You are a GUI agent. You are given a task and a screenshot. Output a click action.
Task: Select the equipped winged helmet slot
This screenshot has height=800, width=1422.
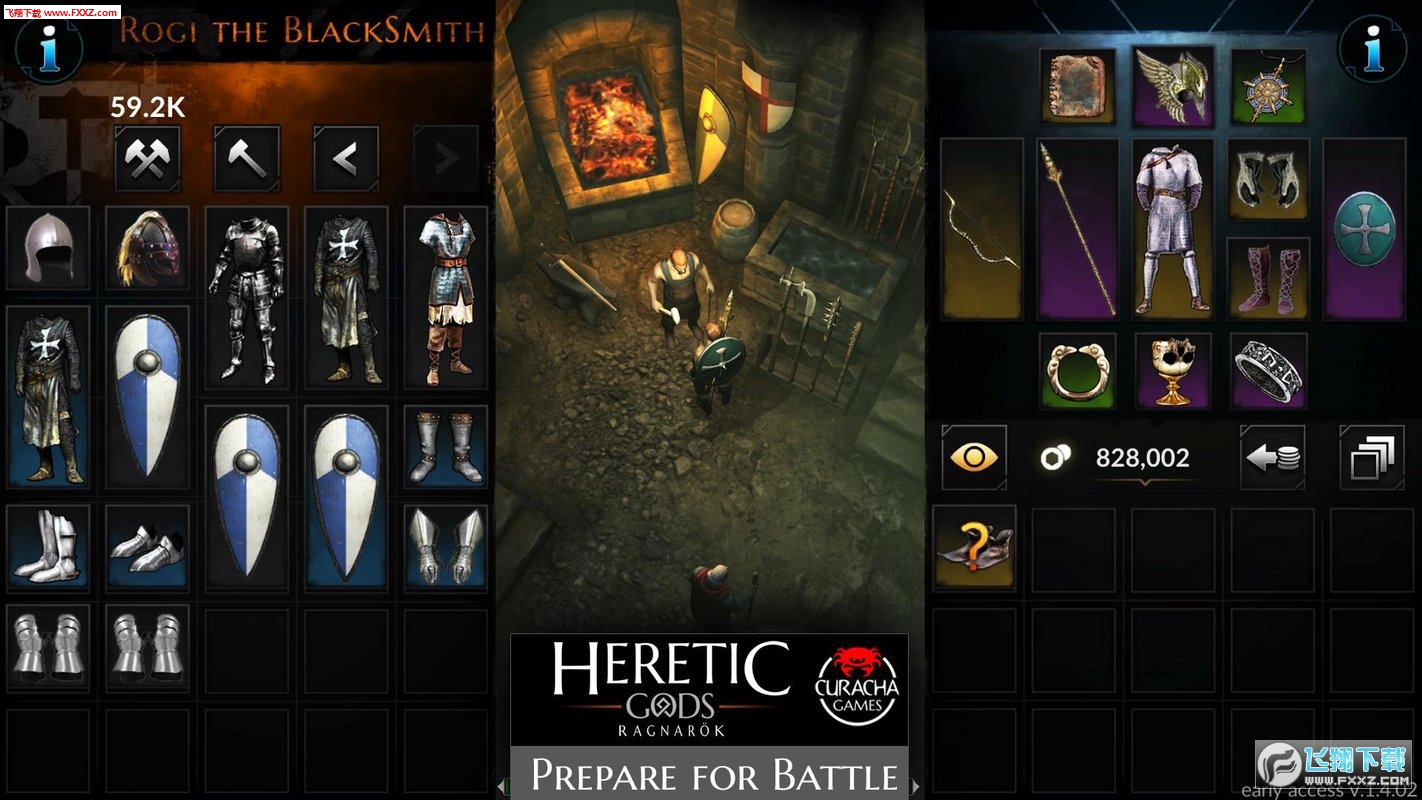coord(1172,88)
